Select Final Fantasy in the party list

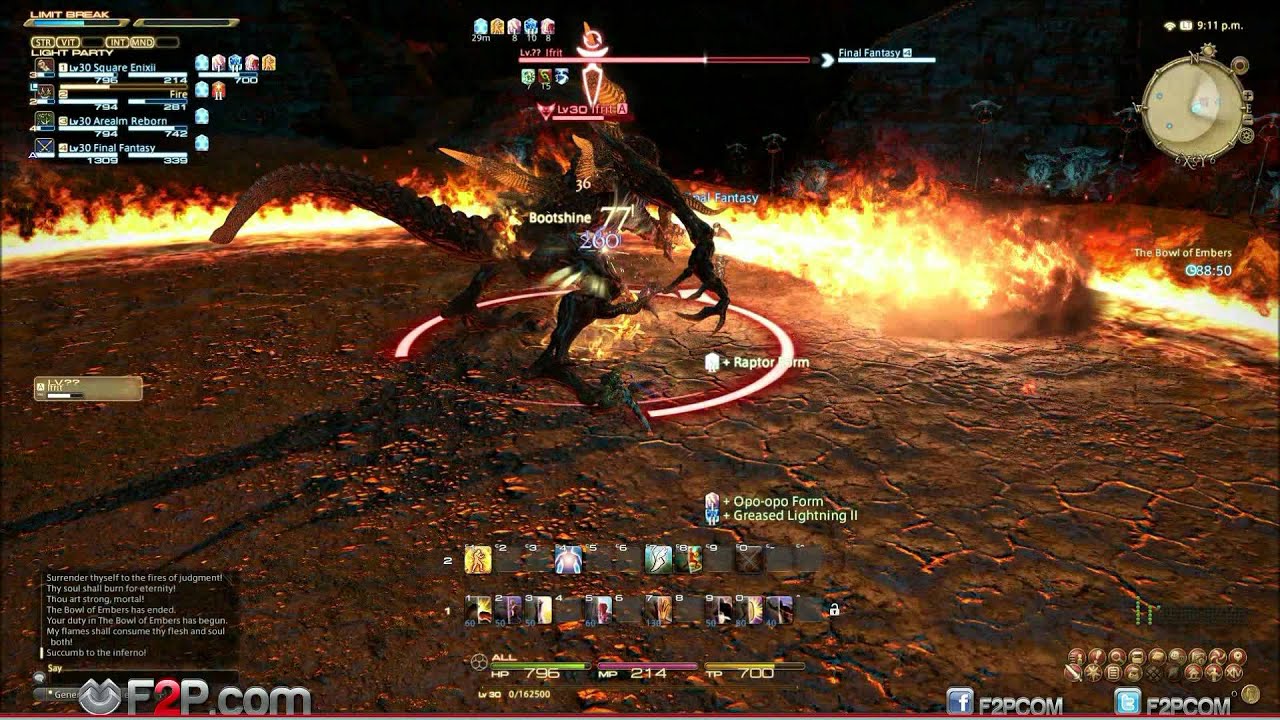coord(110,148)
